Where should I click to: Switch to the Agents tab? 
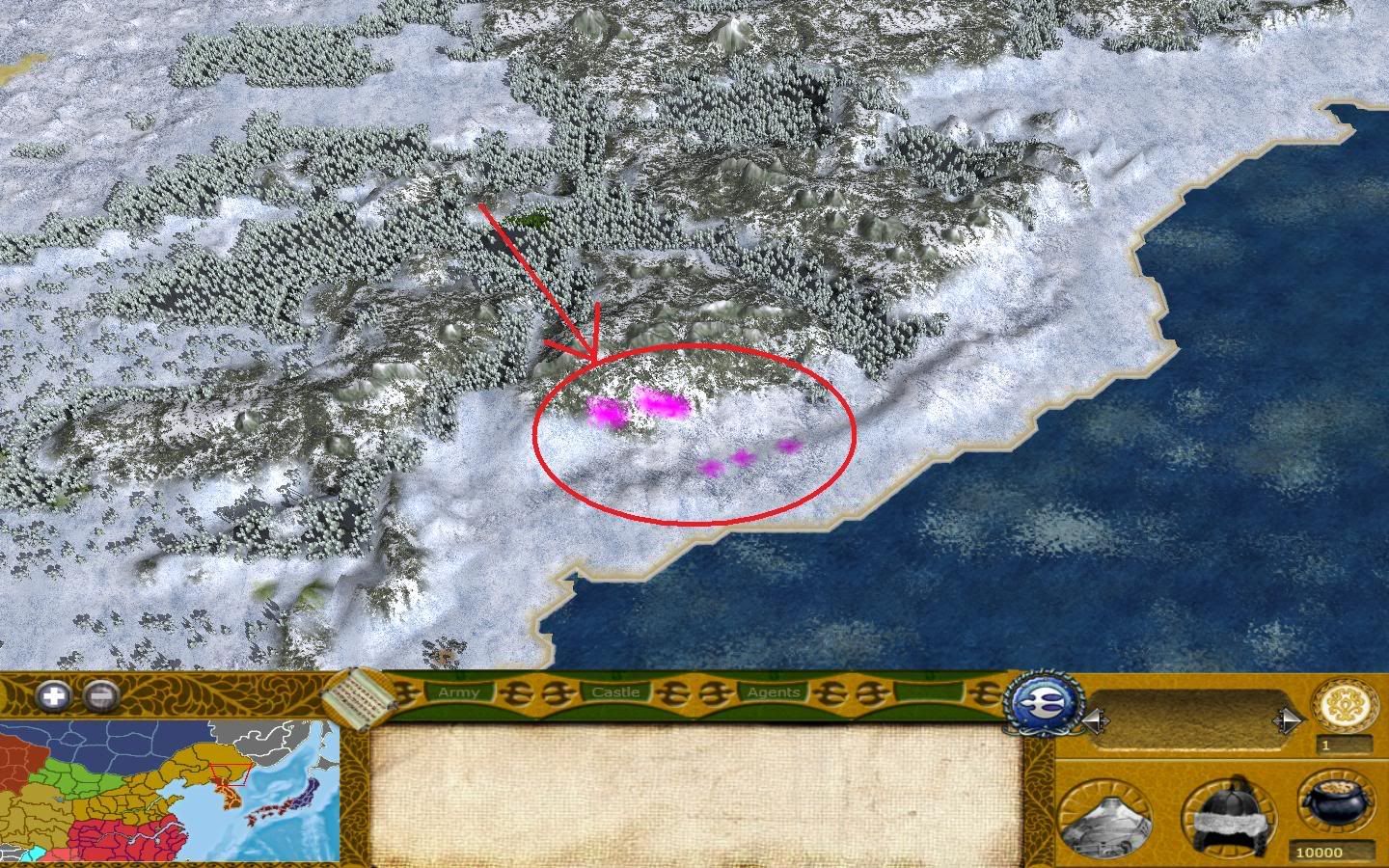click(773, 692)
